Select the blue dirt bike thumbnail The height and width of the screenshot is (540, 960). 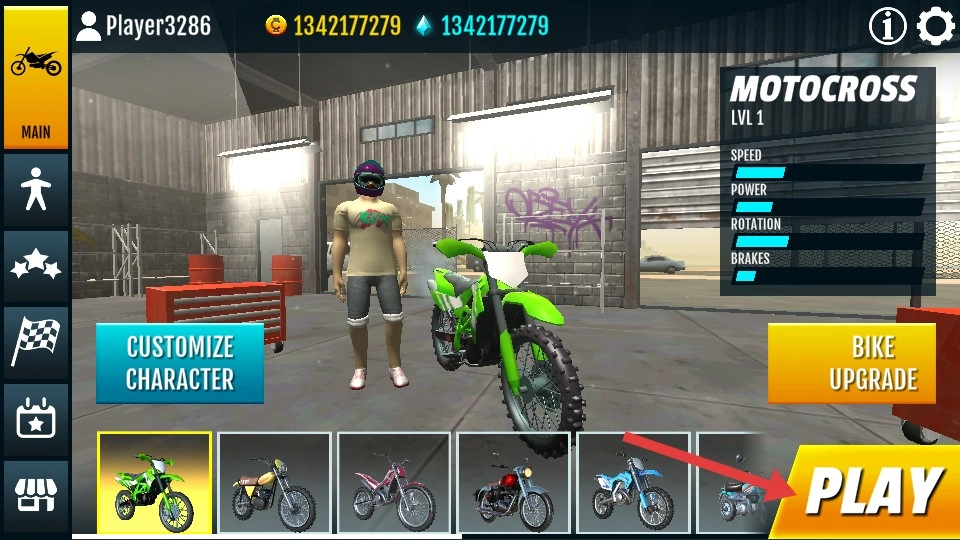click(x=633, y=482)
